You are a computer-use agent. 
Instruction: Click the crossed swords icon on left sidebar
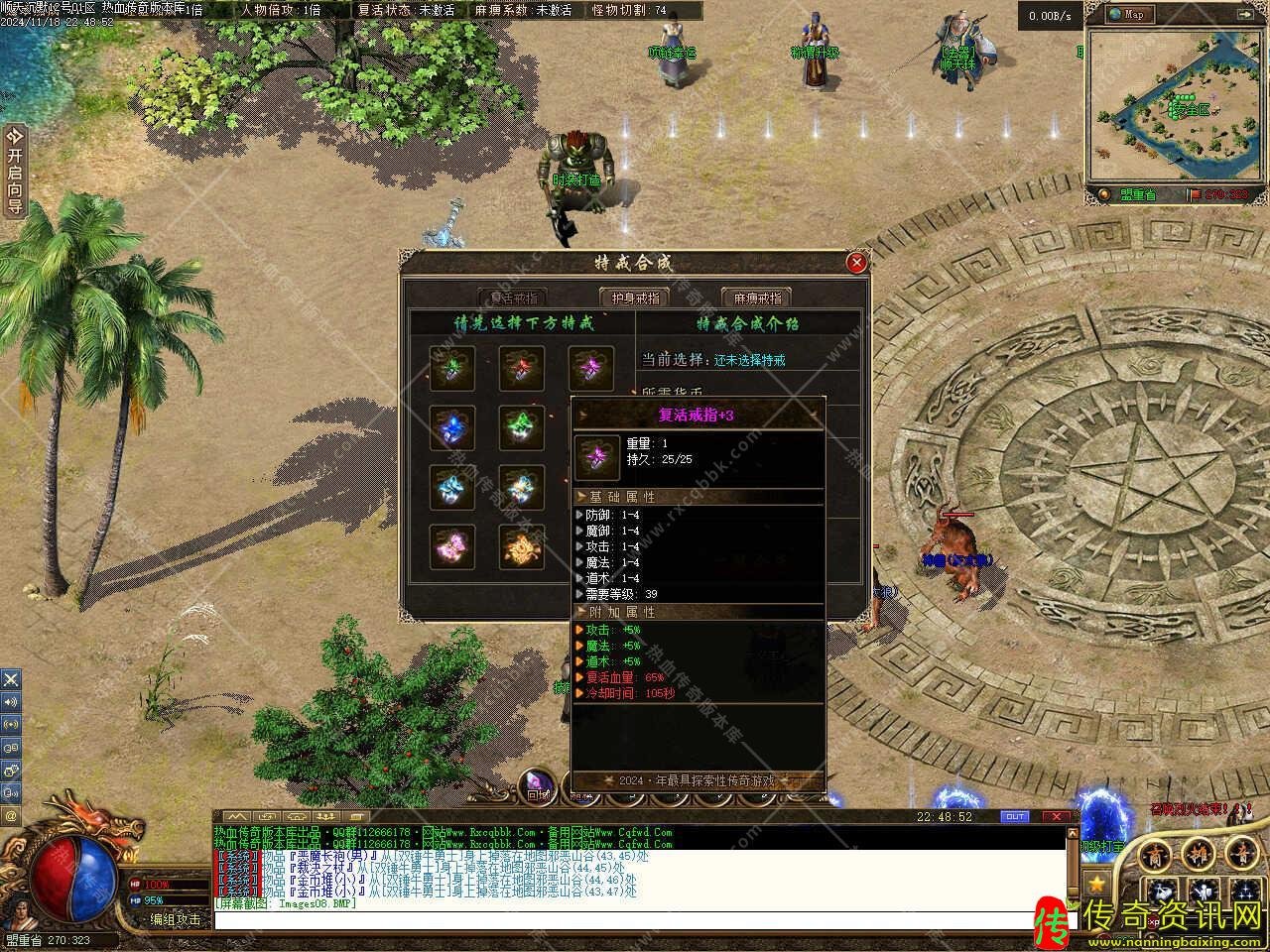point(11,680)
